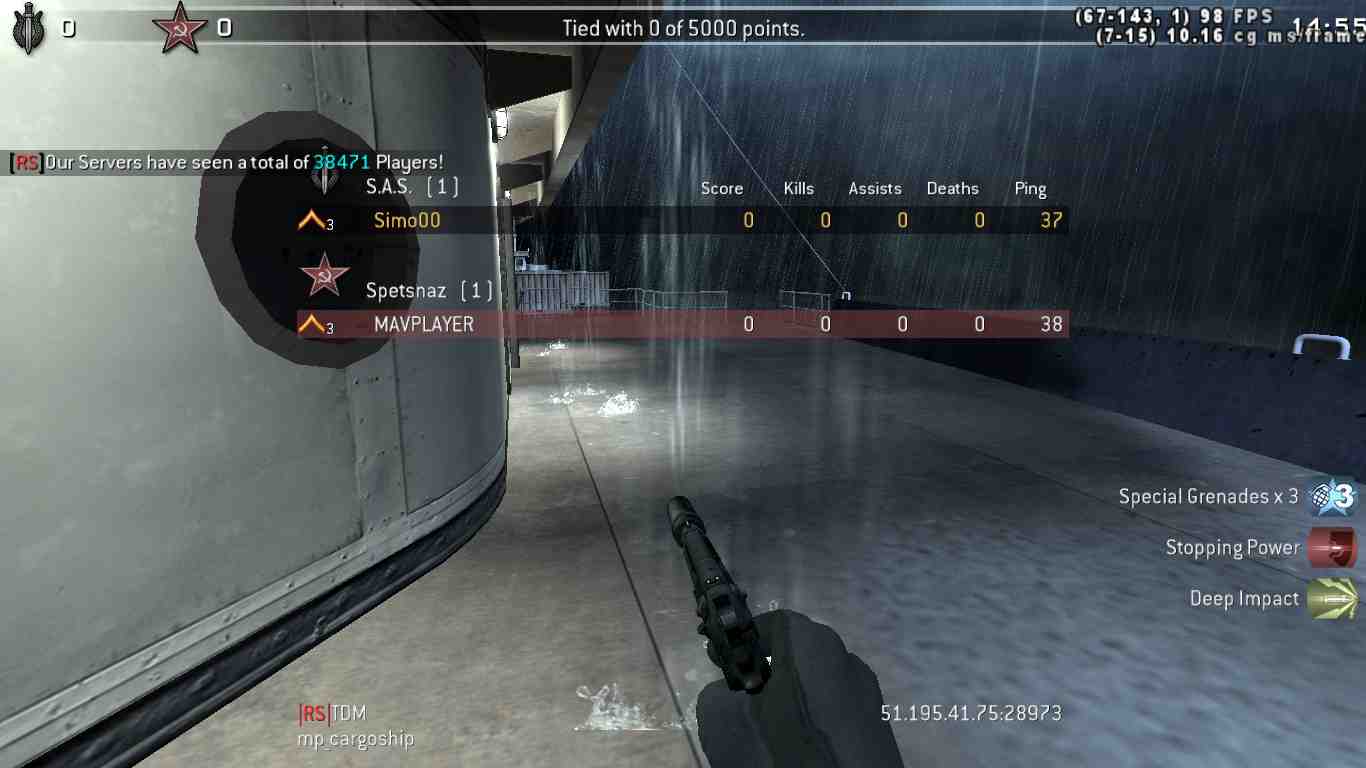Collapse the Spetsnaz team player list

click(x=426, y=290)
